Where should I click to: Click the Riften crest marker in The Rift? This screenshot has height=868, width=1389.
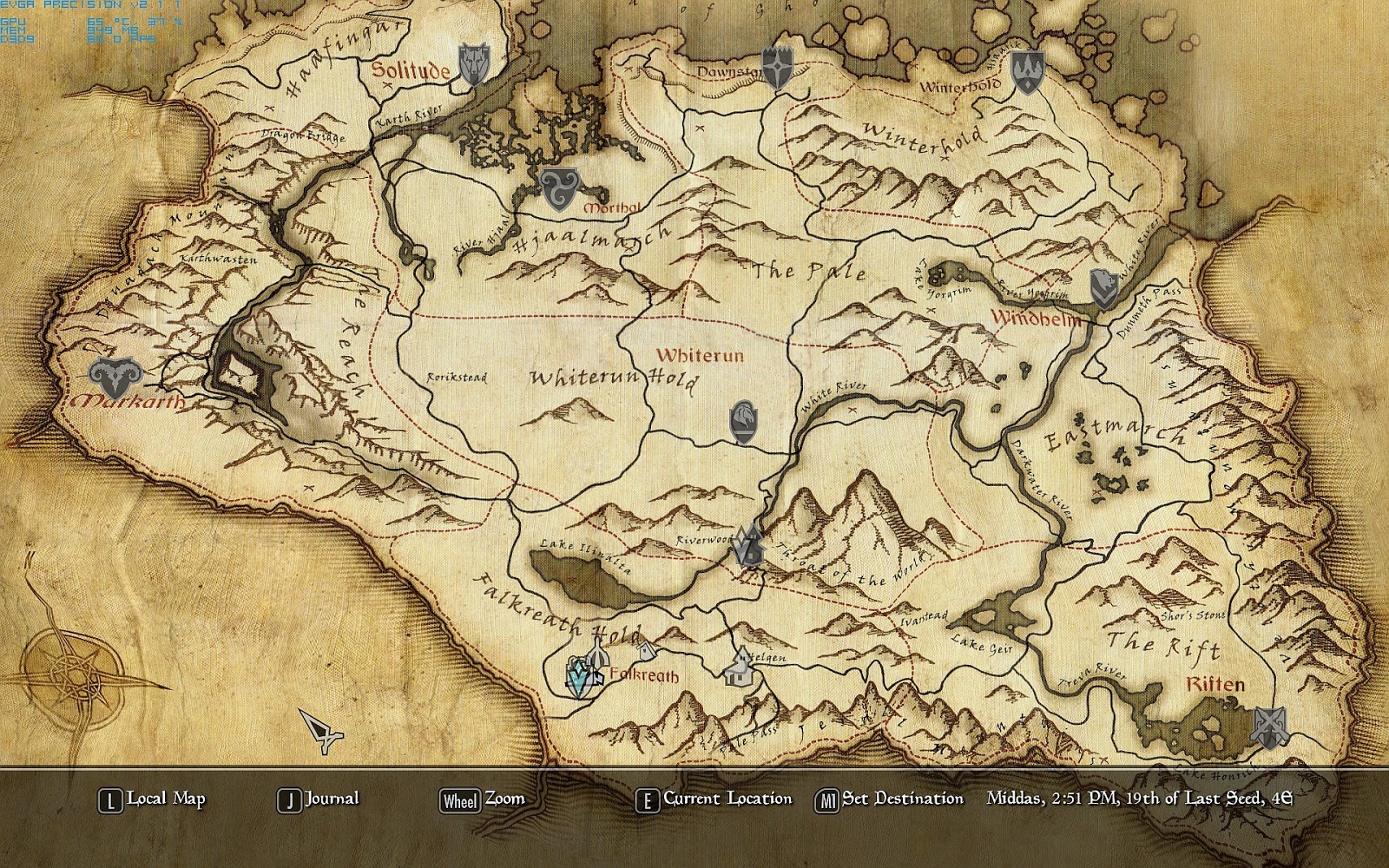1271,727
